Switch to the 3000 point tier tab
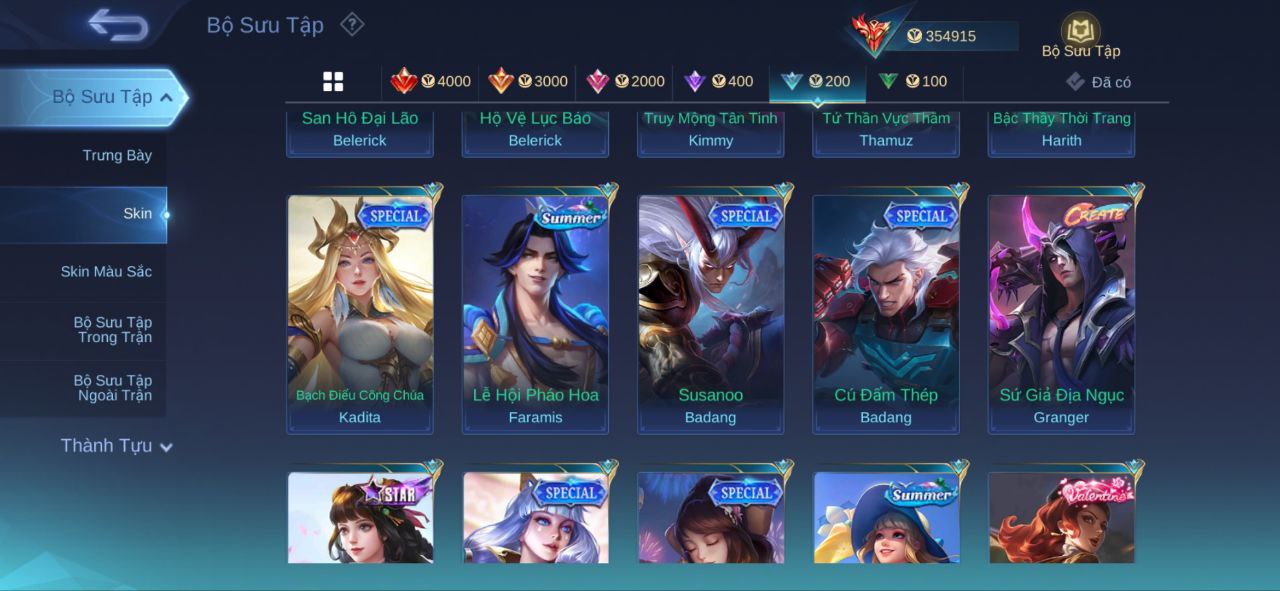Image resolution: width=1280 pixels, height=591 pixels. pos(528,81)
